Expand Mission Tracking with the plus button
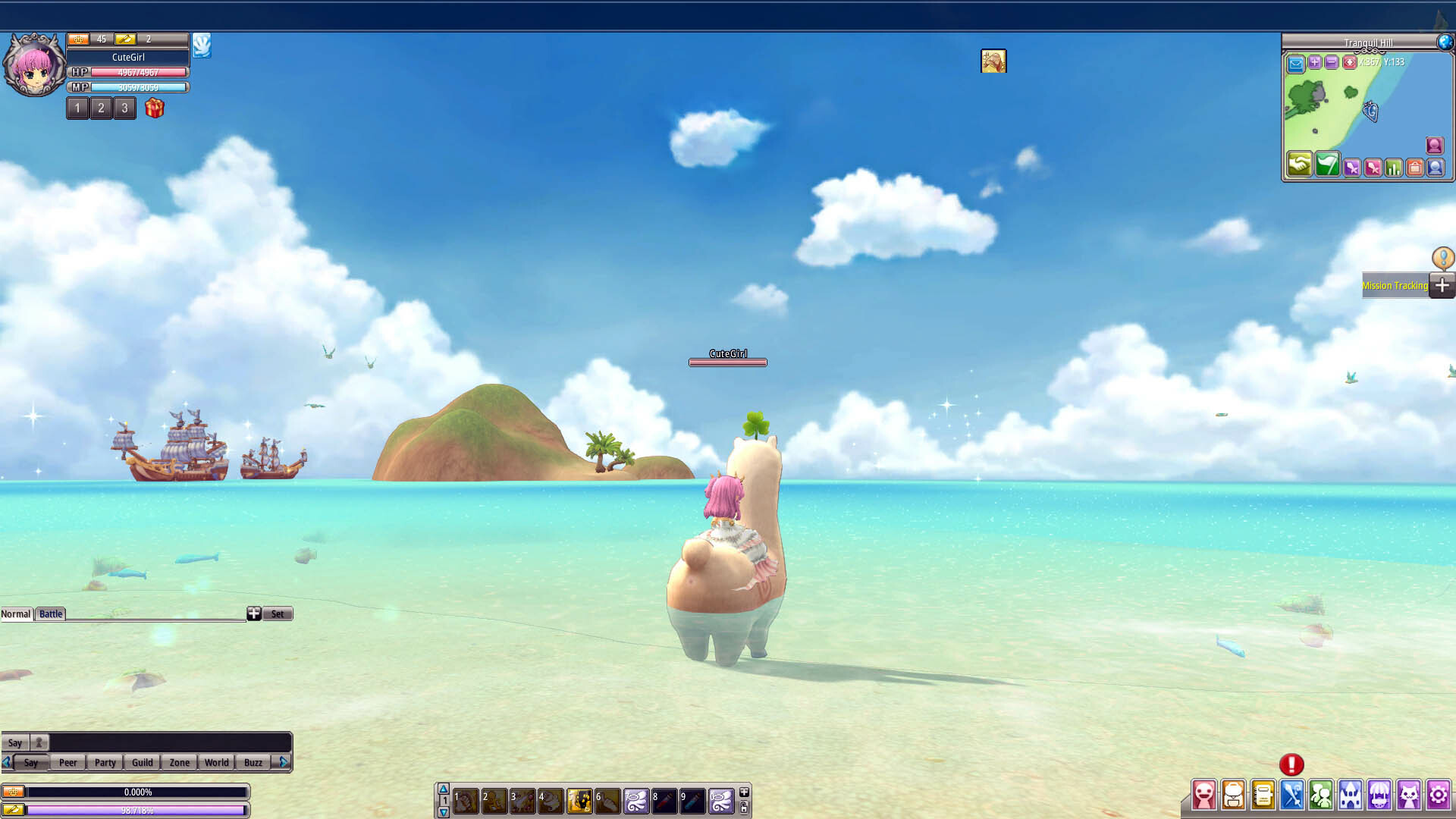This screenshot has height=819, width=1456. pyautogui.click(x=1442, y=286)
